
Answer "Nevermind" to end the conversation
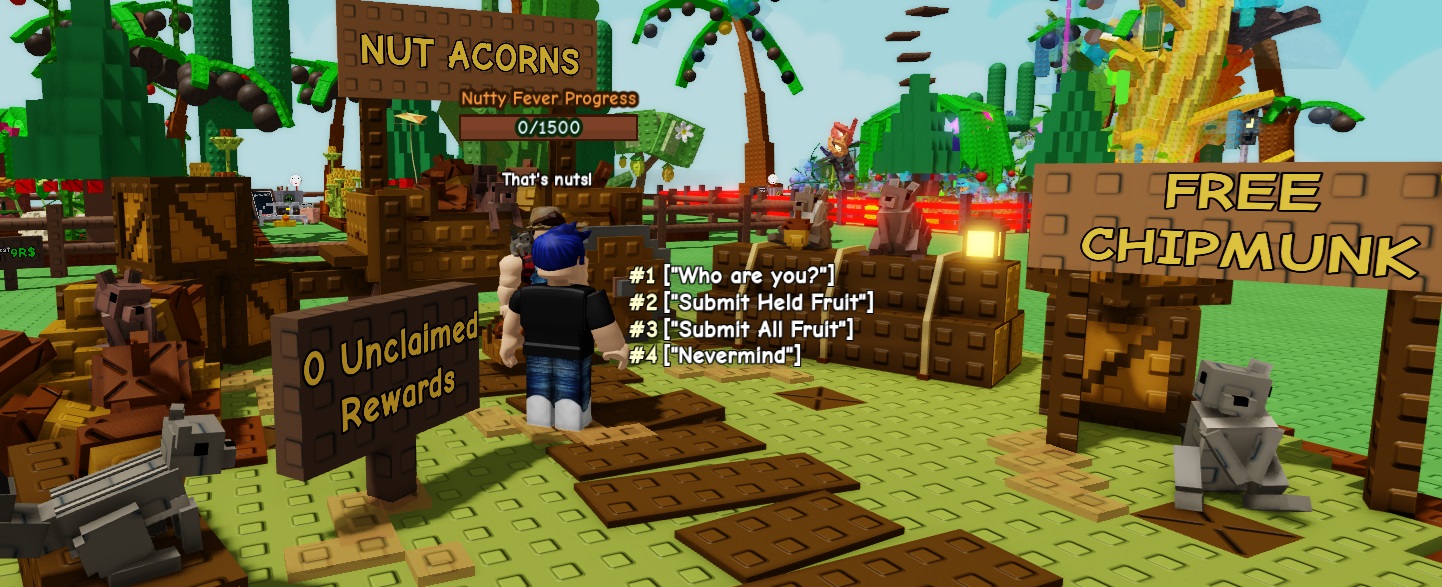(x=714, y=354)
